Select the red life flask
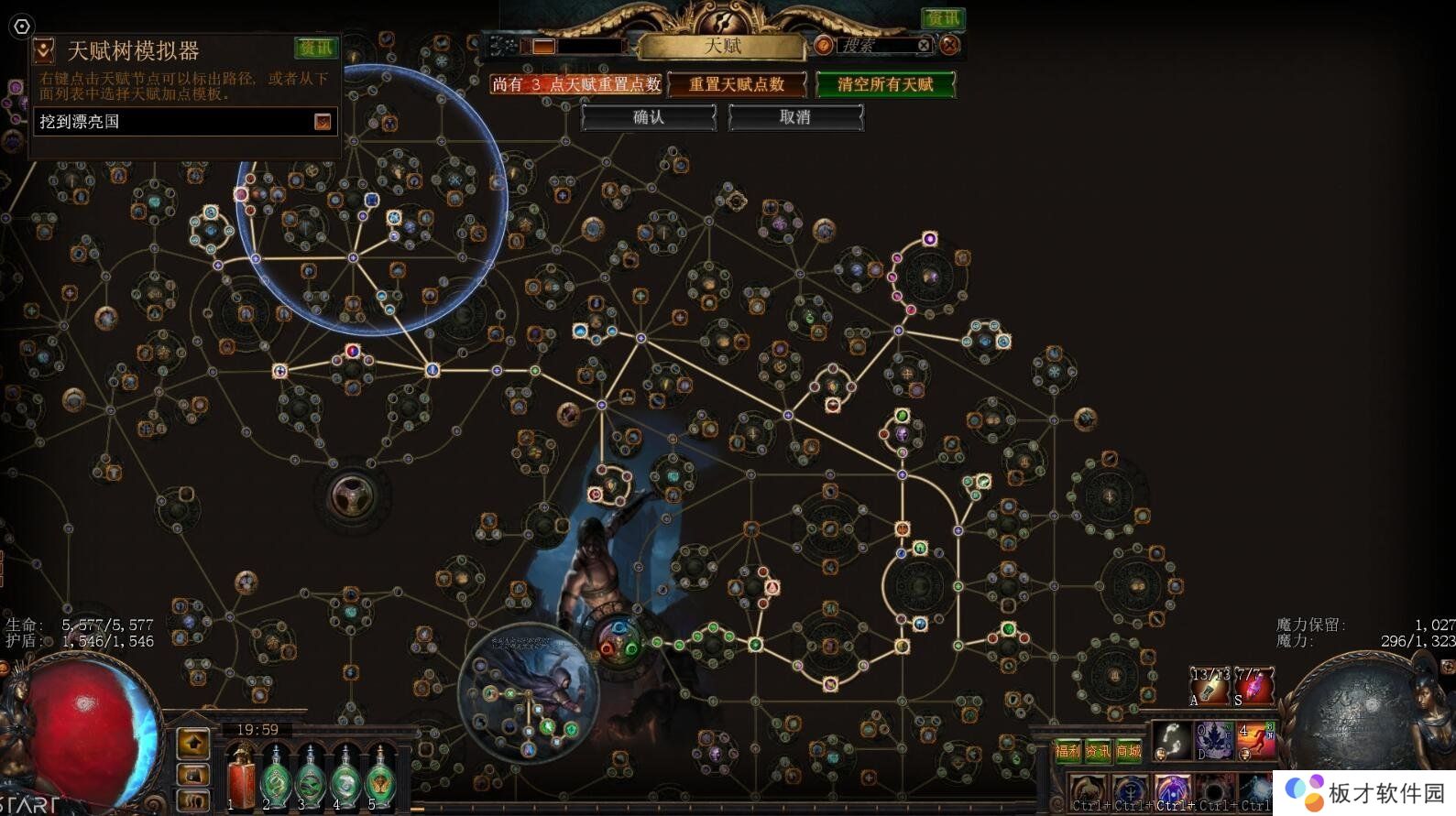This screenshot has width=1456, height=816. [x=242, y=780]
